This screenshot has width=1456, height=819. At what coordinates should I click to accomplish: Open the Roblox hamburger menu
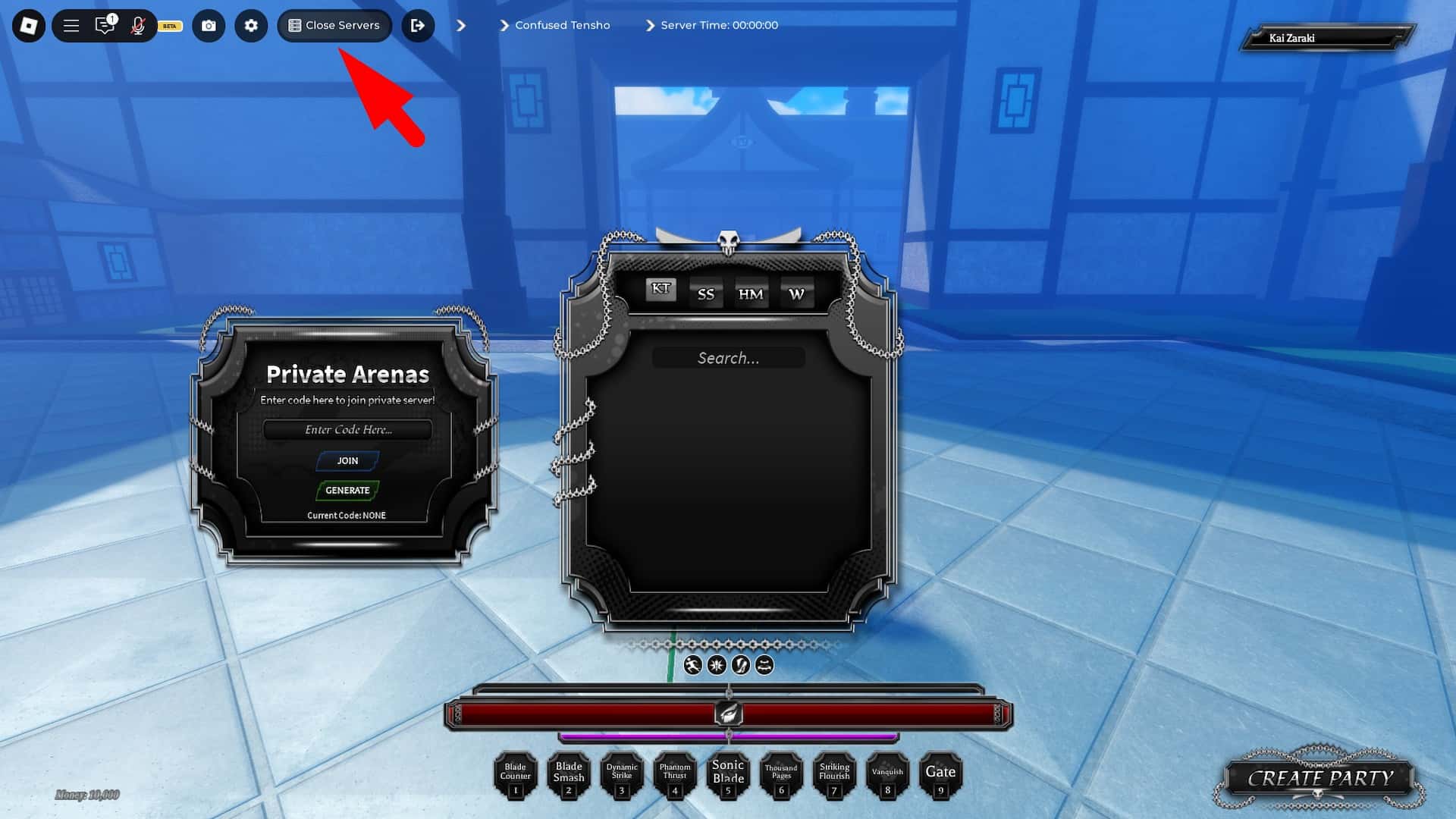71,25
